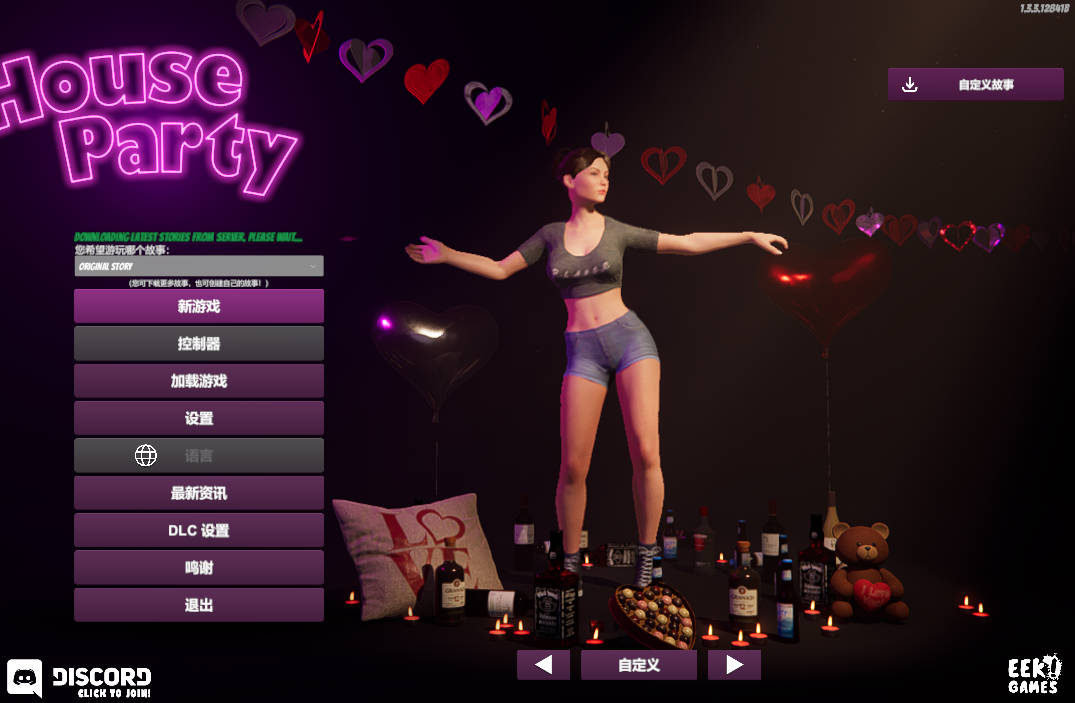Open DLC 设置 options
This screenshot has width=1075, height=703.
[198, 530]
